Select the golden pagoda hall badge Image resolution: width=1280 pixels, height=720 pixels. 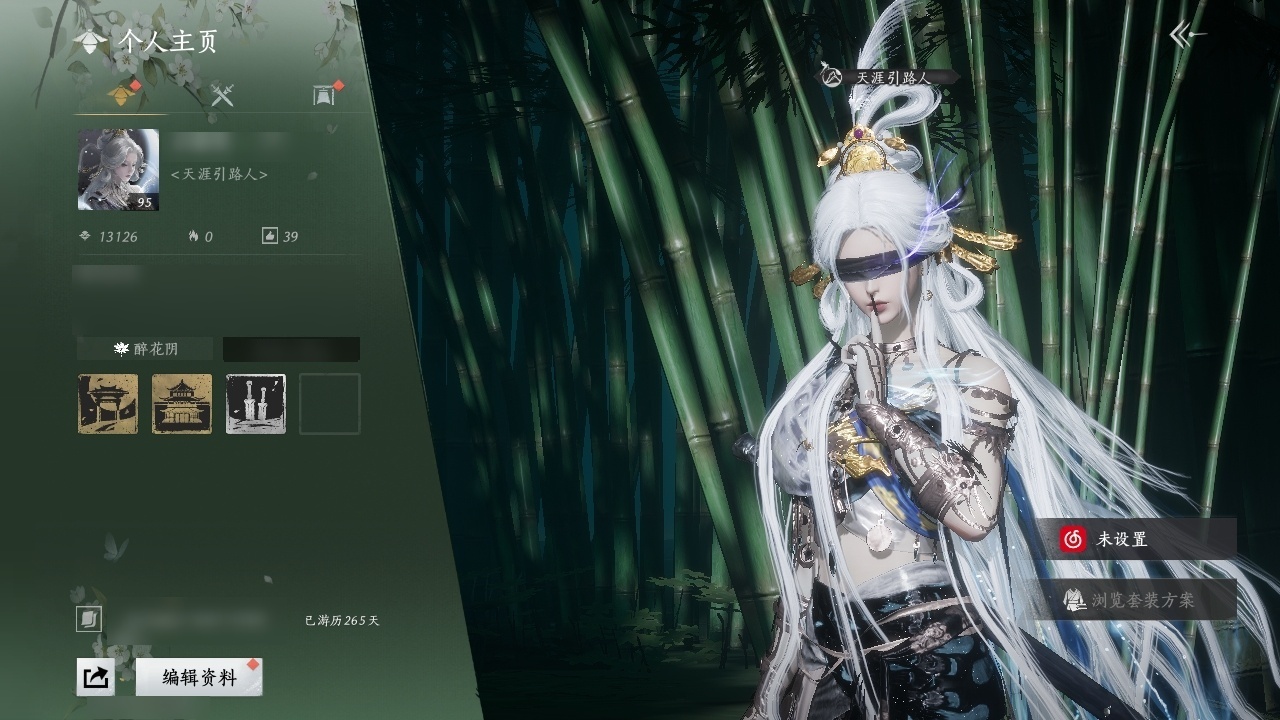[182, 404]
